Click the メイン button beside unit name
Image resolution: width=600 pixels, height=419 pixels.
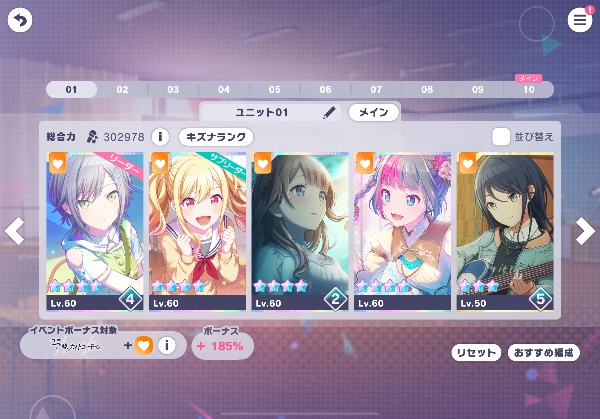pyautogui.click(x=373, y=112)
